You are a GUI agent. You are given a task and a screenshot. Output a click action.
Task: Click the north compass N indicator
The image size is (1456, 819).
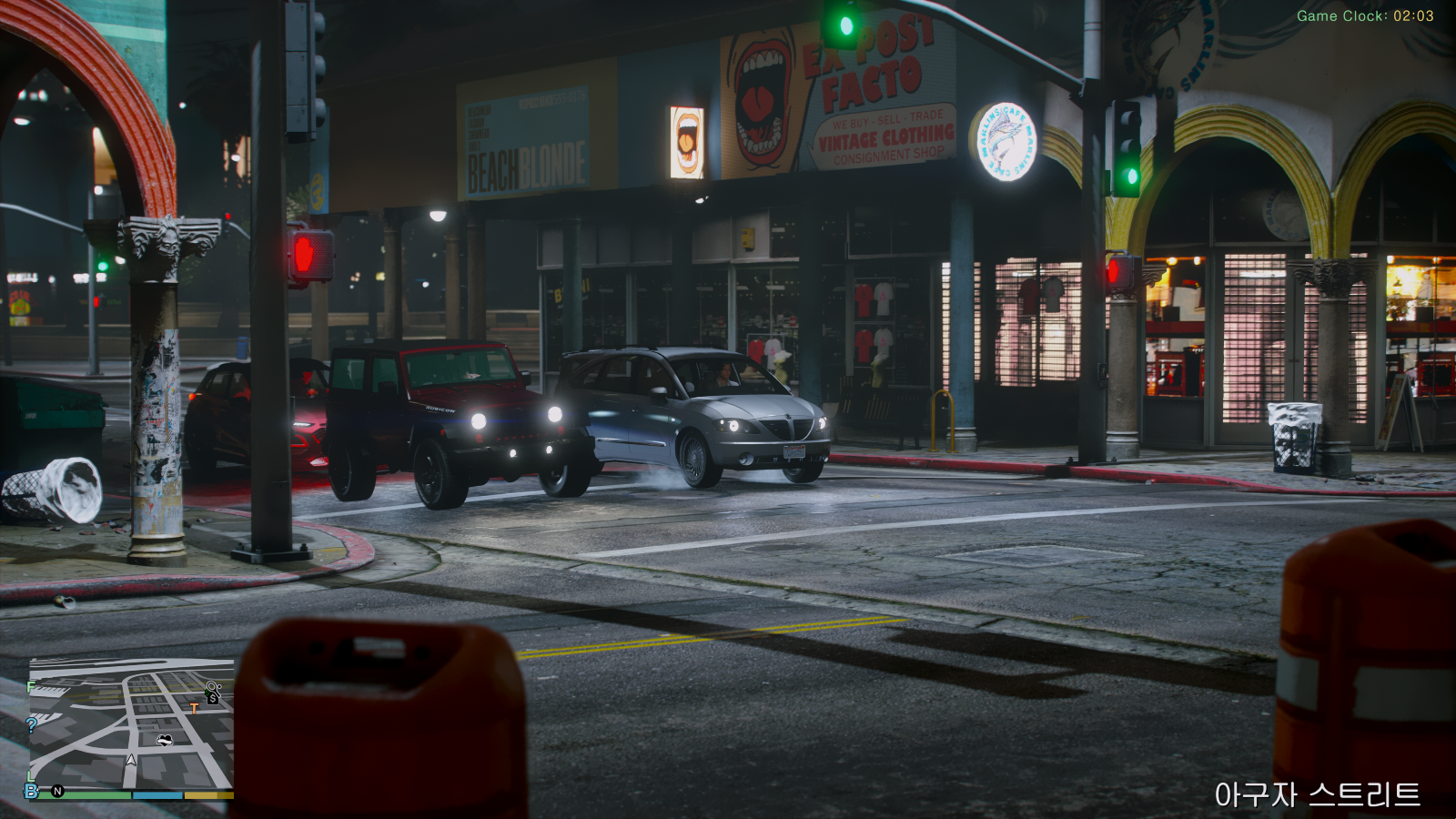coord(58,791)
